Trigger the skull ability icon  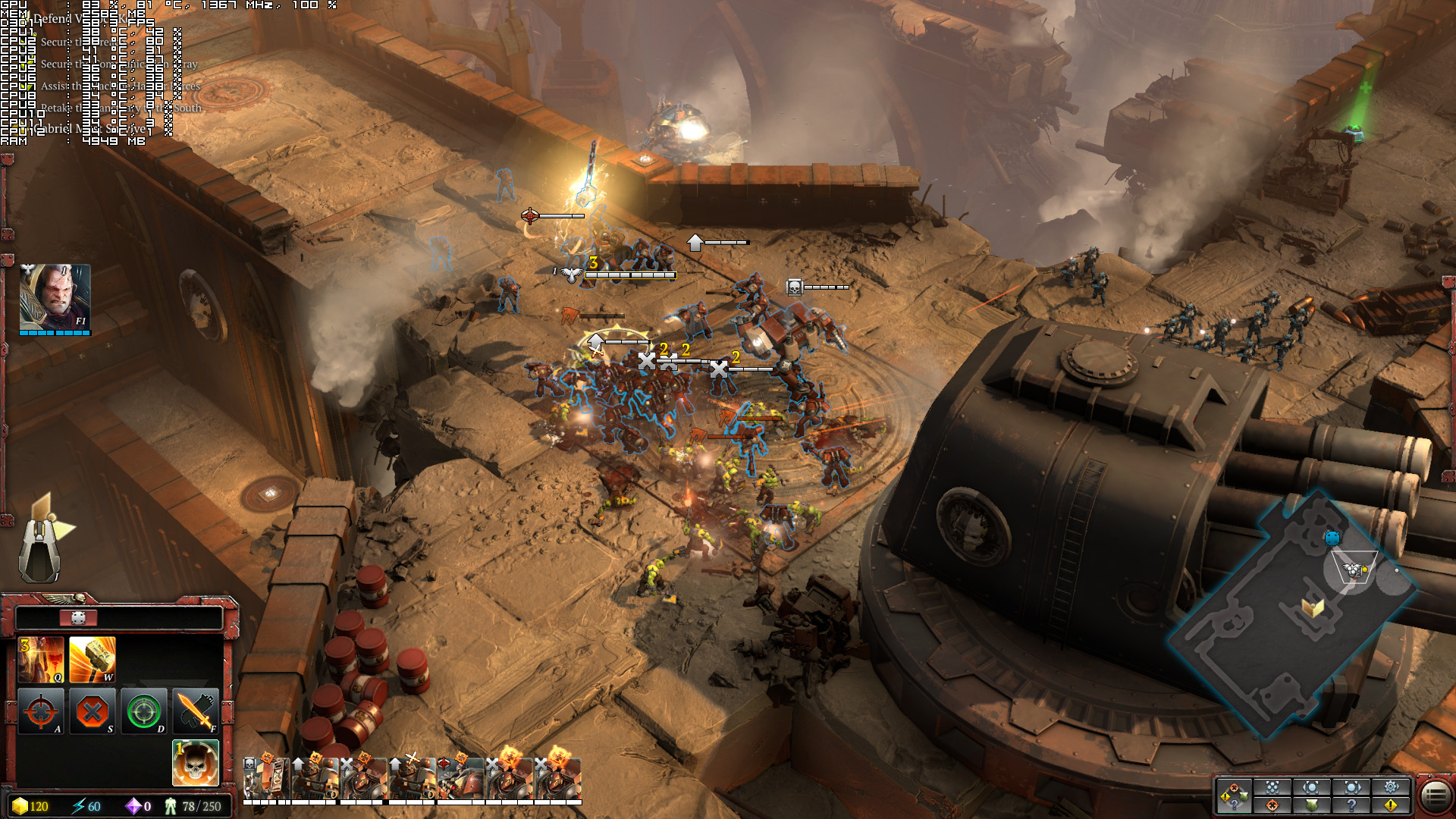point(196,762)
